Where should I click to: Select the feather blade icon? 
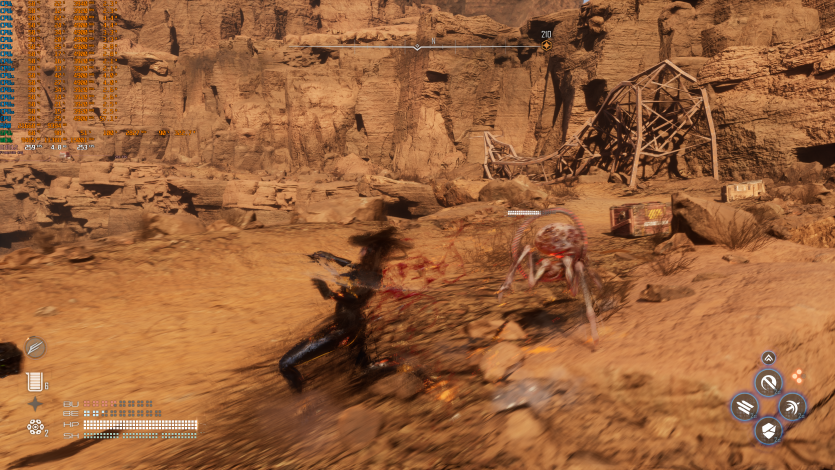pyautogui.click(x=36, y=347)
